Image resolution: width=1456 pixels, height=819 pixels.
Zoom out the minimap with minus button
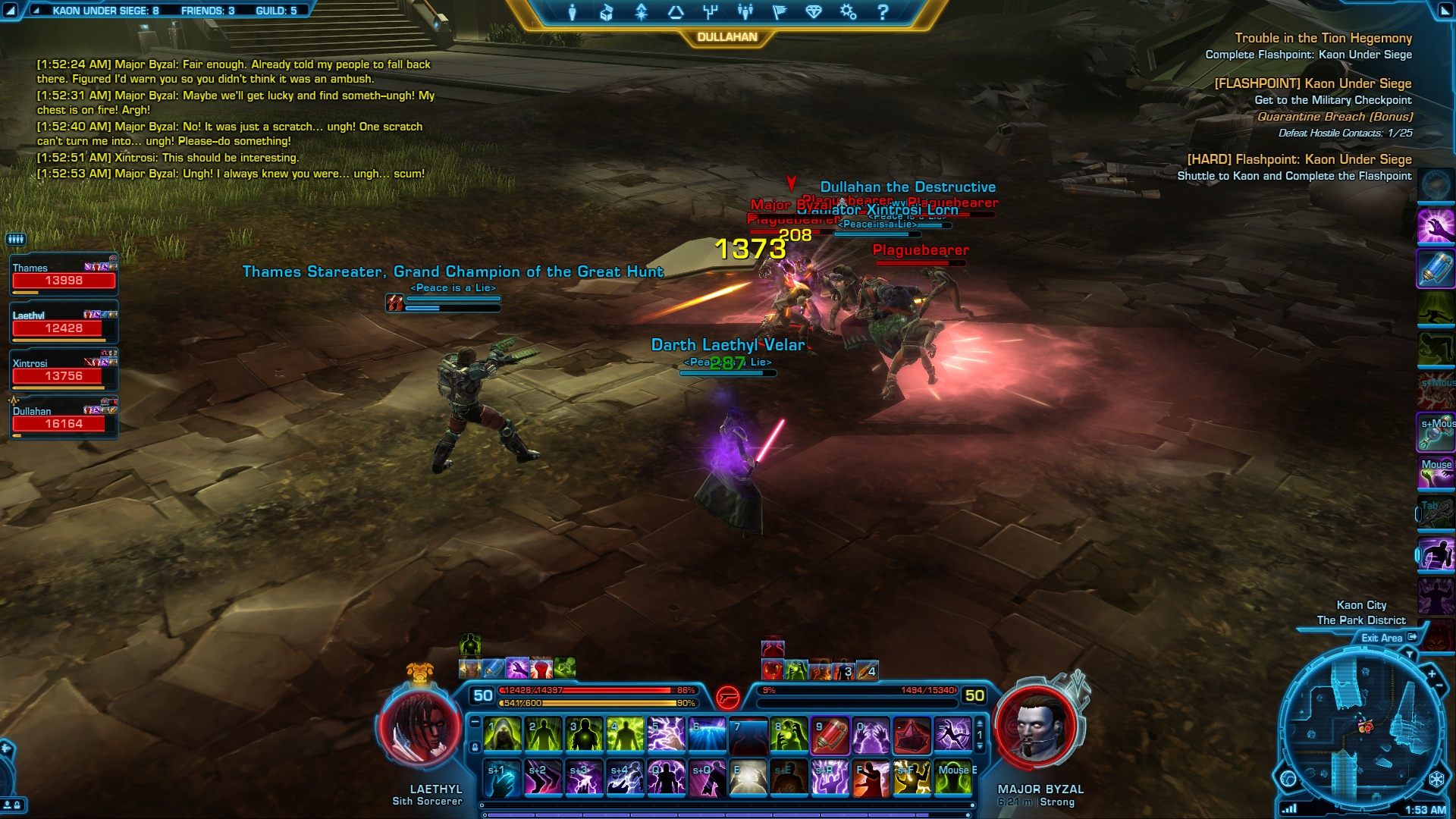(1439, 686)
